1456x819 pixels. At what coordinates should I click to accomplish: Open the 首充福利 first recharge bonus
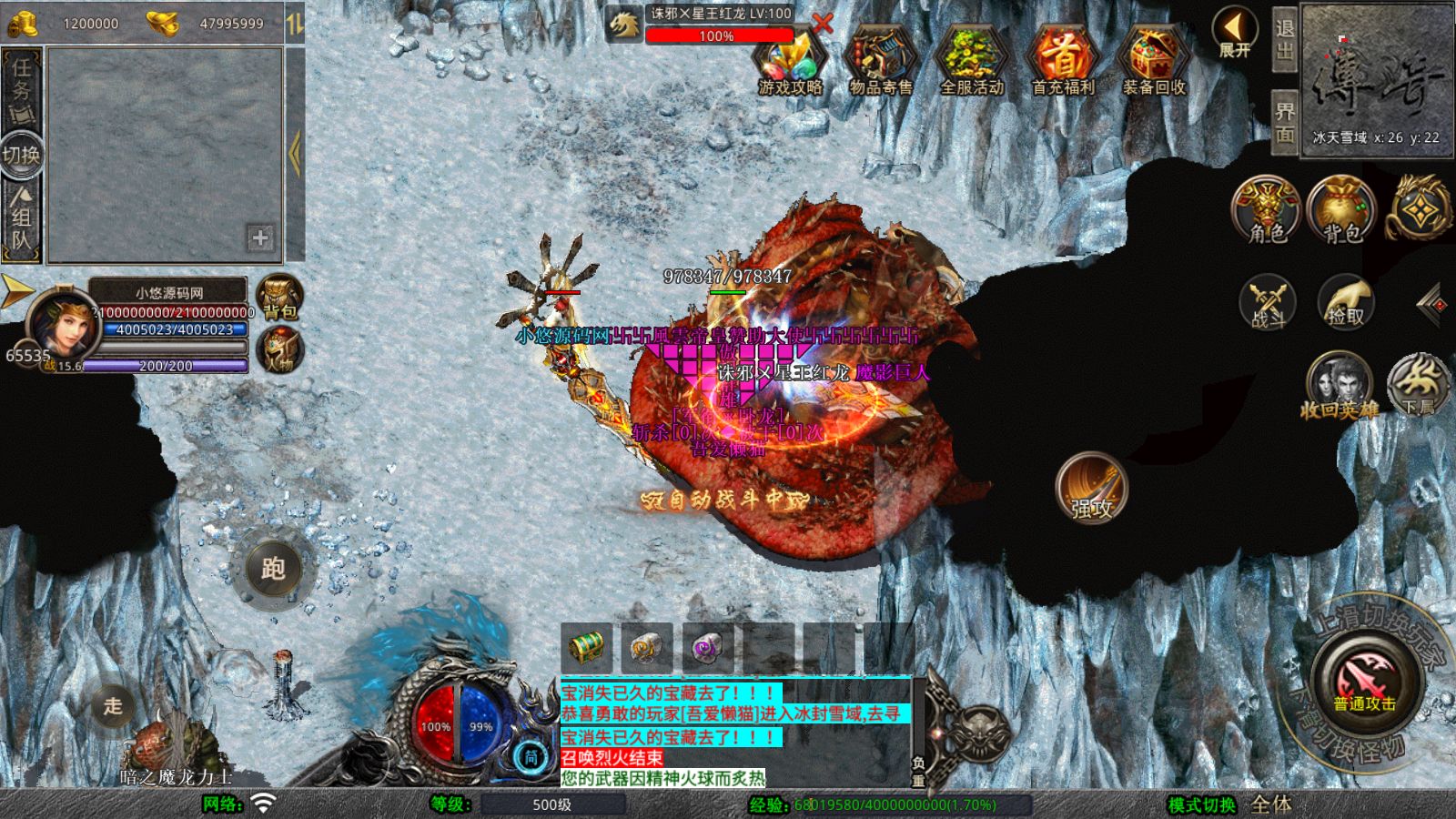pos(1062,60)
